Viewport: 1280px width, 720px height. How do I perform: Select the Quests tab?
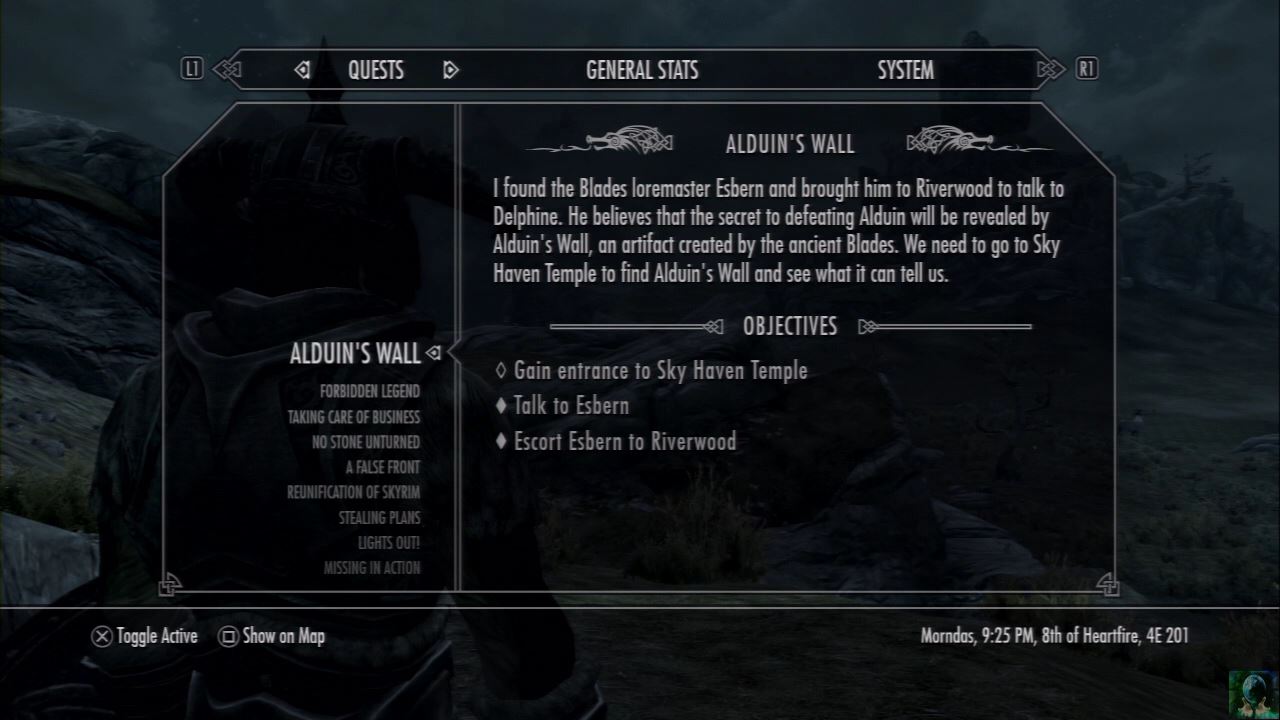point(376,70)
